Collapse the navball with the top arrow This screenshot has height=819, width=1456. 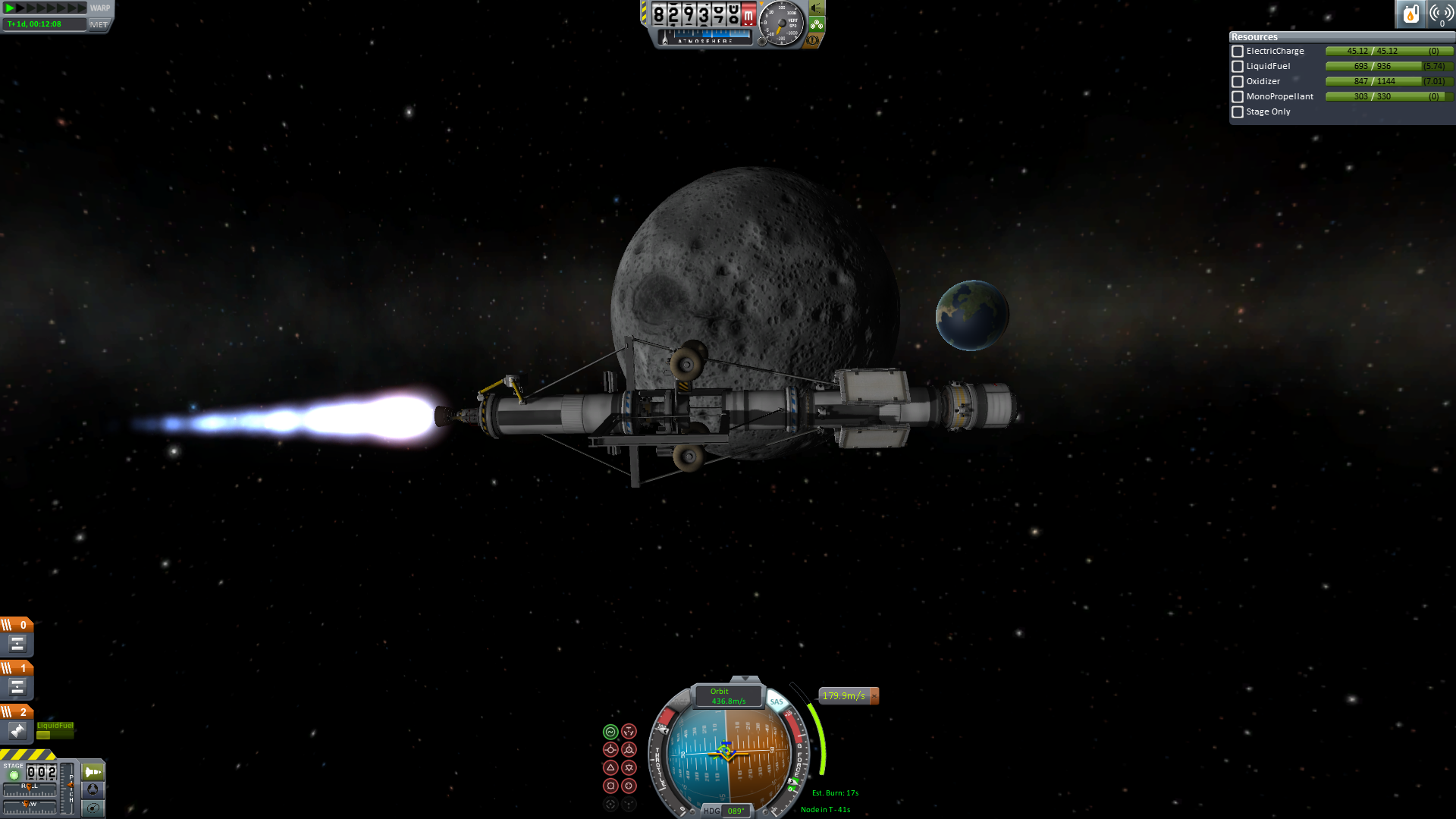(x=745, y=679)
